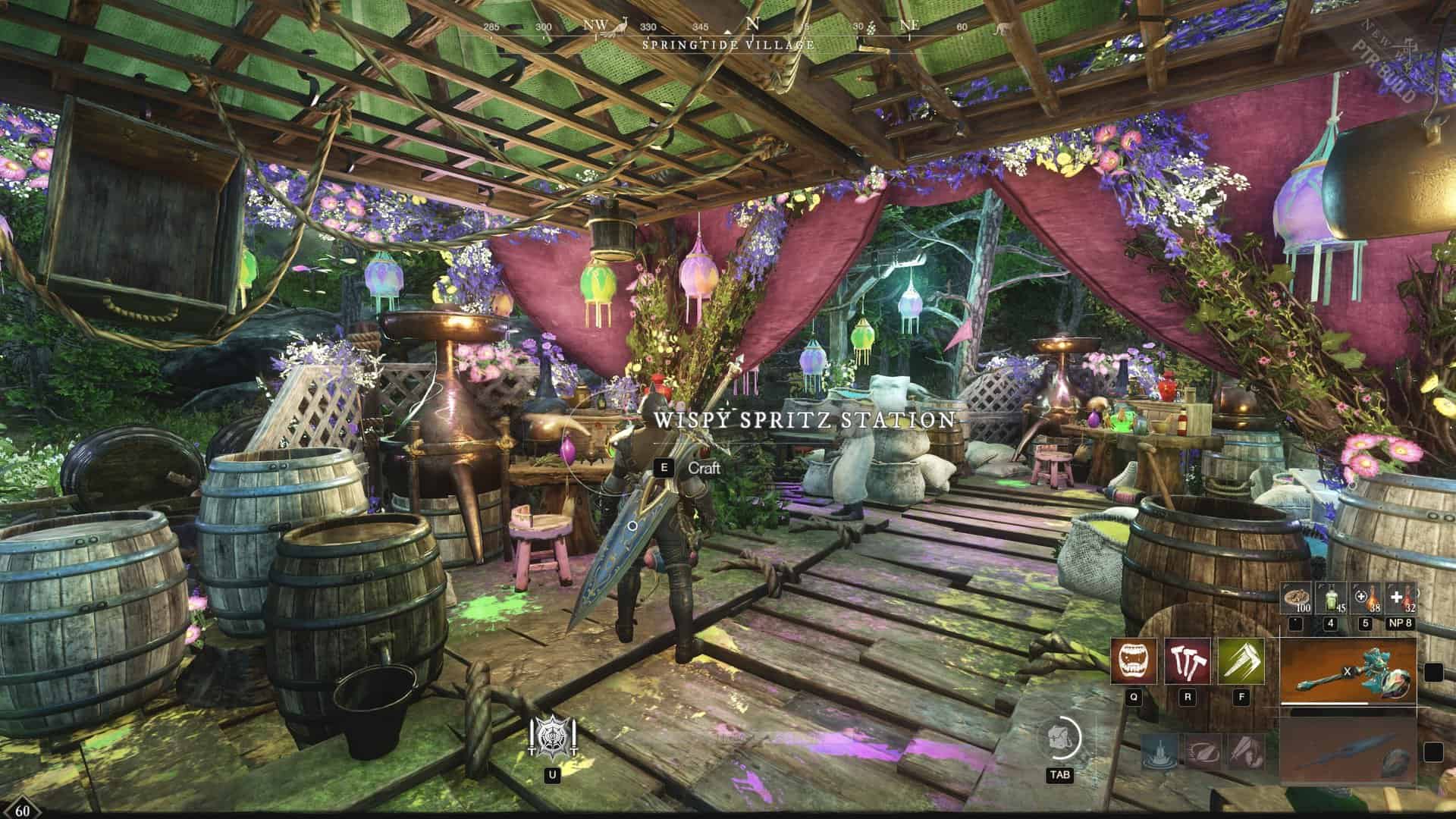Click the peacock marker on the compass
Viewport: 1456px width, 819px height.
pos(618,27)
